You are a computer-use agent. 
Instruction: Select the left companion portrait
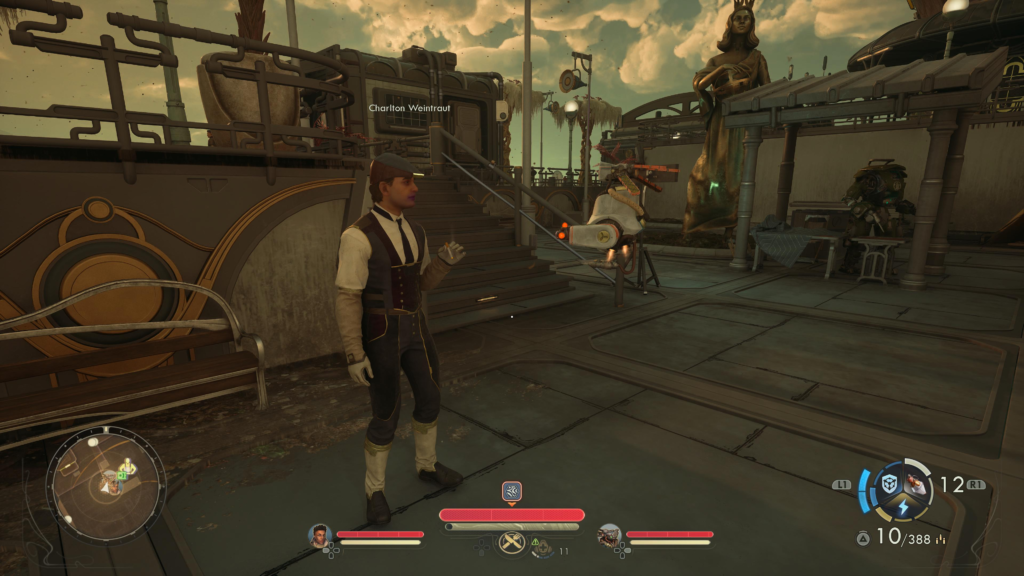pyautogui.click(x=320, y=535)
